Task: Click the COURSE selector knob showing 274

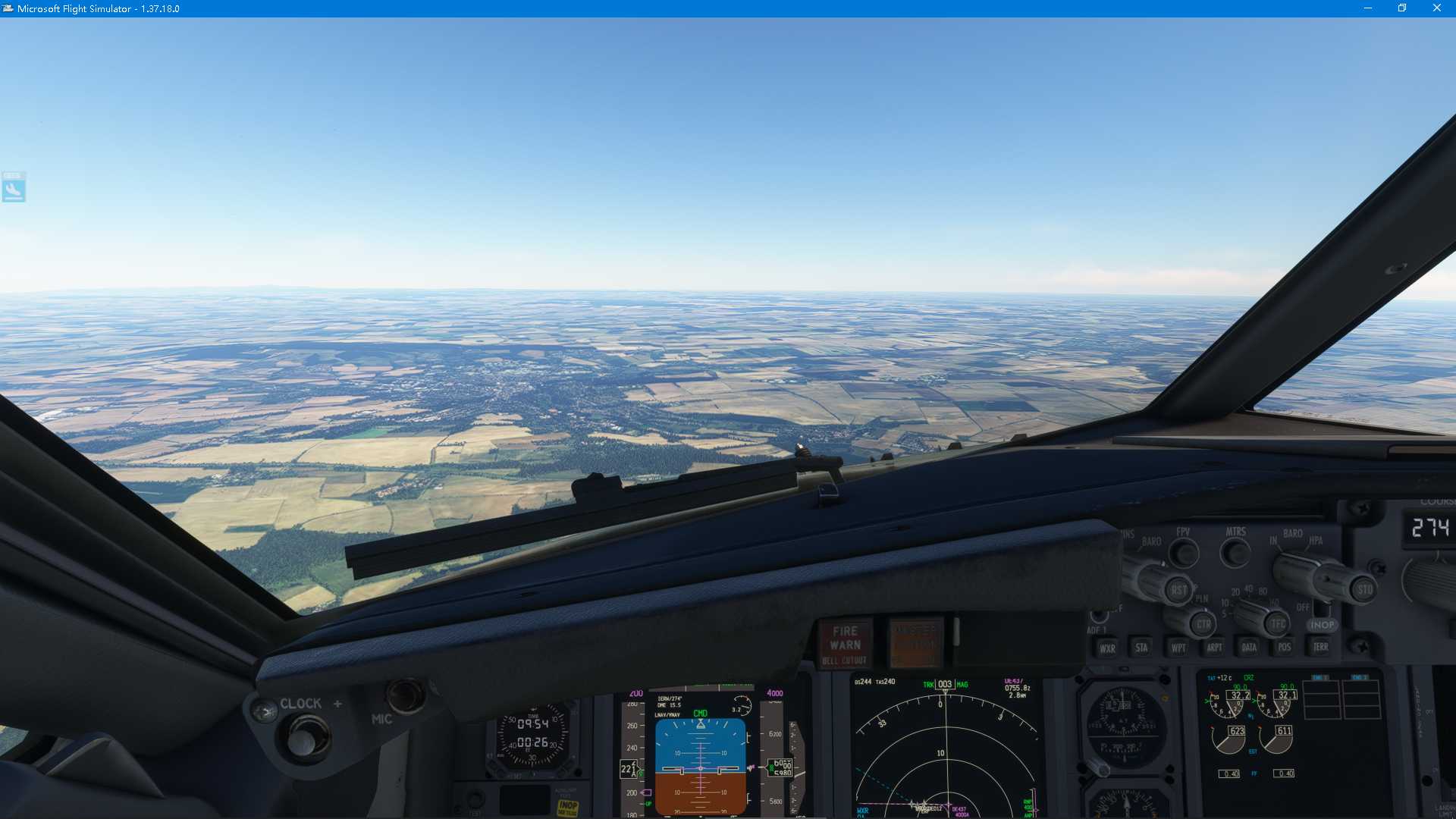Action: pos(1430,526)
